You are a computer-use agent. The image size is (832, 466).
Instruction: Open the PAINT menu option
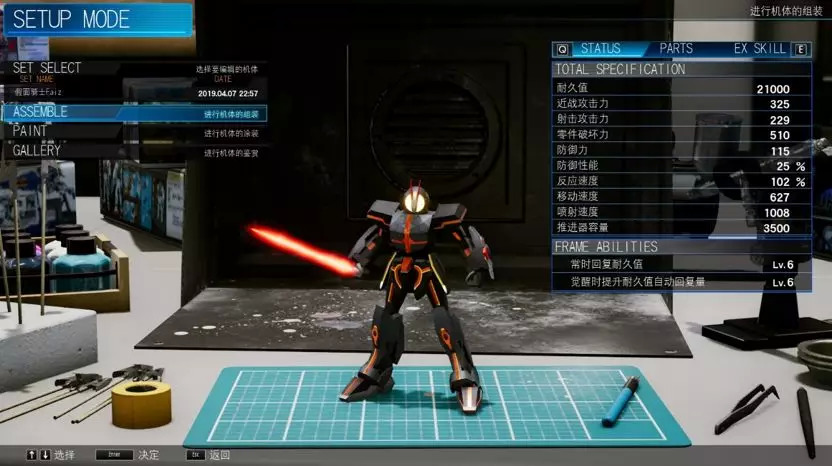[30, 131]
